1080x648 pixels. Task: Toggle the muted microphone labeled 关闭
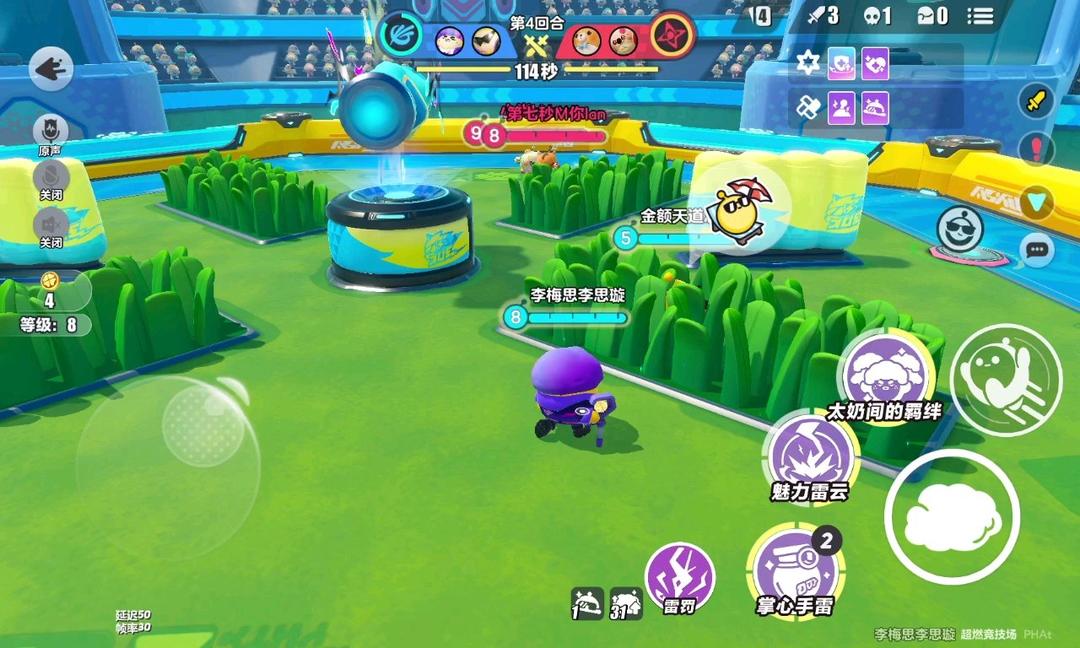pyautogui.click(x=50, y=179)
